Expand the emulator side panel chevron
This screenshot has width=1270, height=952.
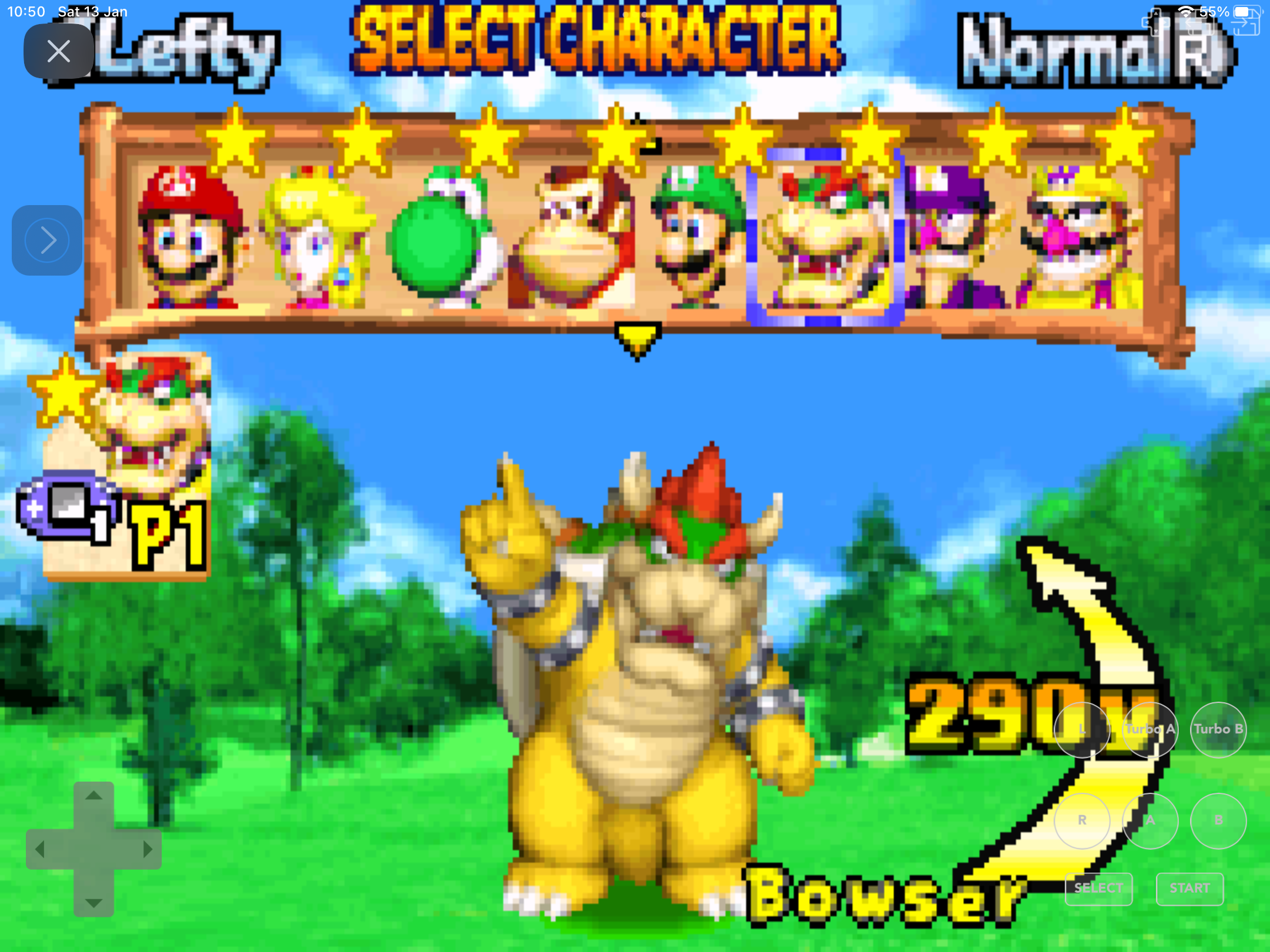[x=46, y=239]
